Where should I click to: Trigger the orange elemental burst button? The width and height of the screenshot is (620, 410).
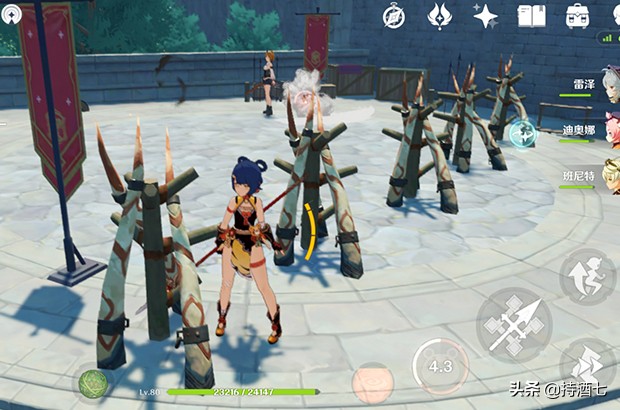click(x=373, y=383)
